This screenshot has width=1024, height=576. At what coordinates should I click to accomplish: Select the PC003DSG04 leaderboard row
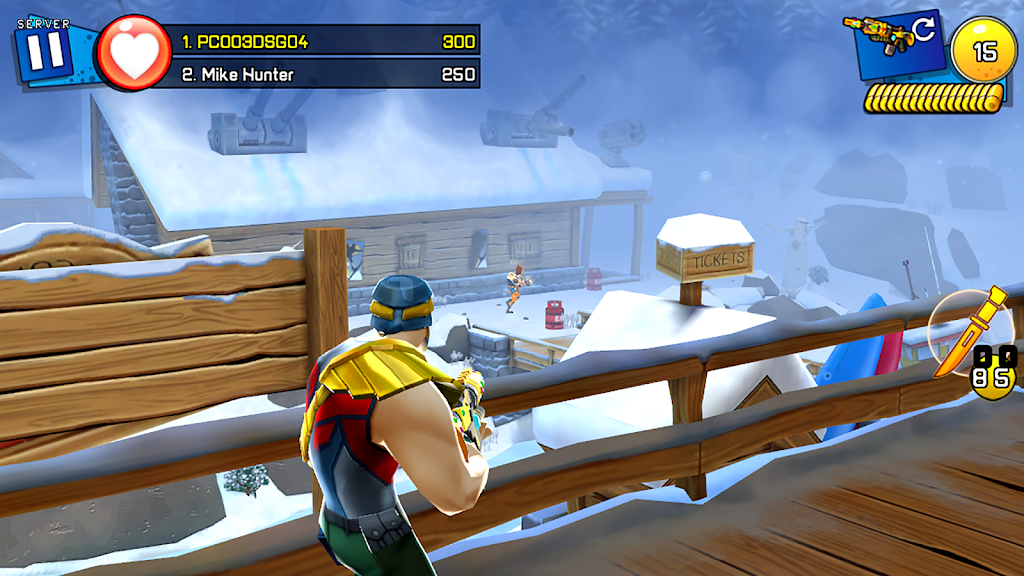point(318,42)
